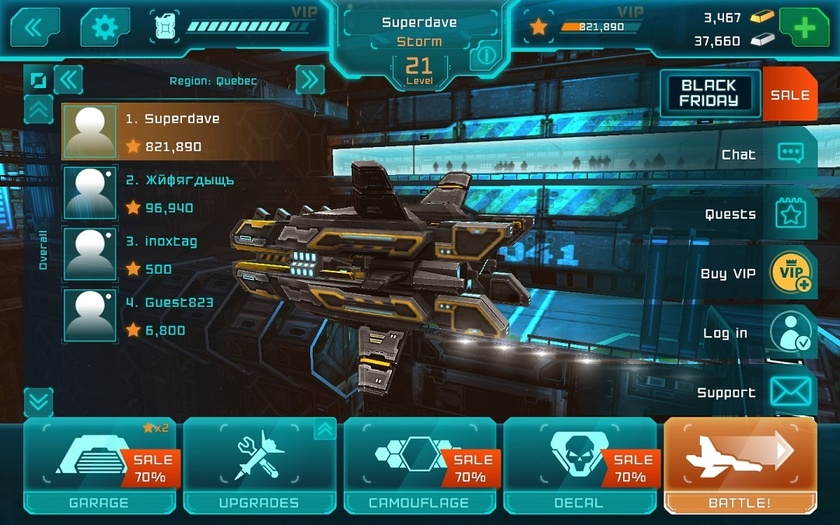Screen dimensions: 840x525
Task: Go back with the double-chevron button
Action: pos(35,27)
